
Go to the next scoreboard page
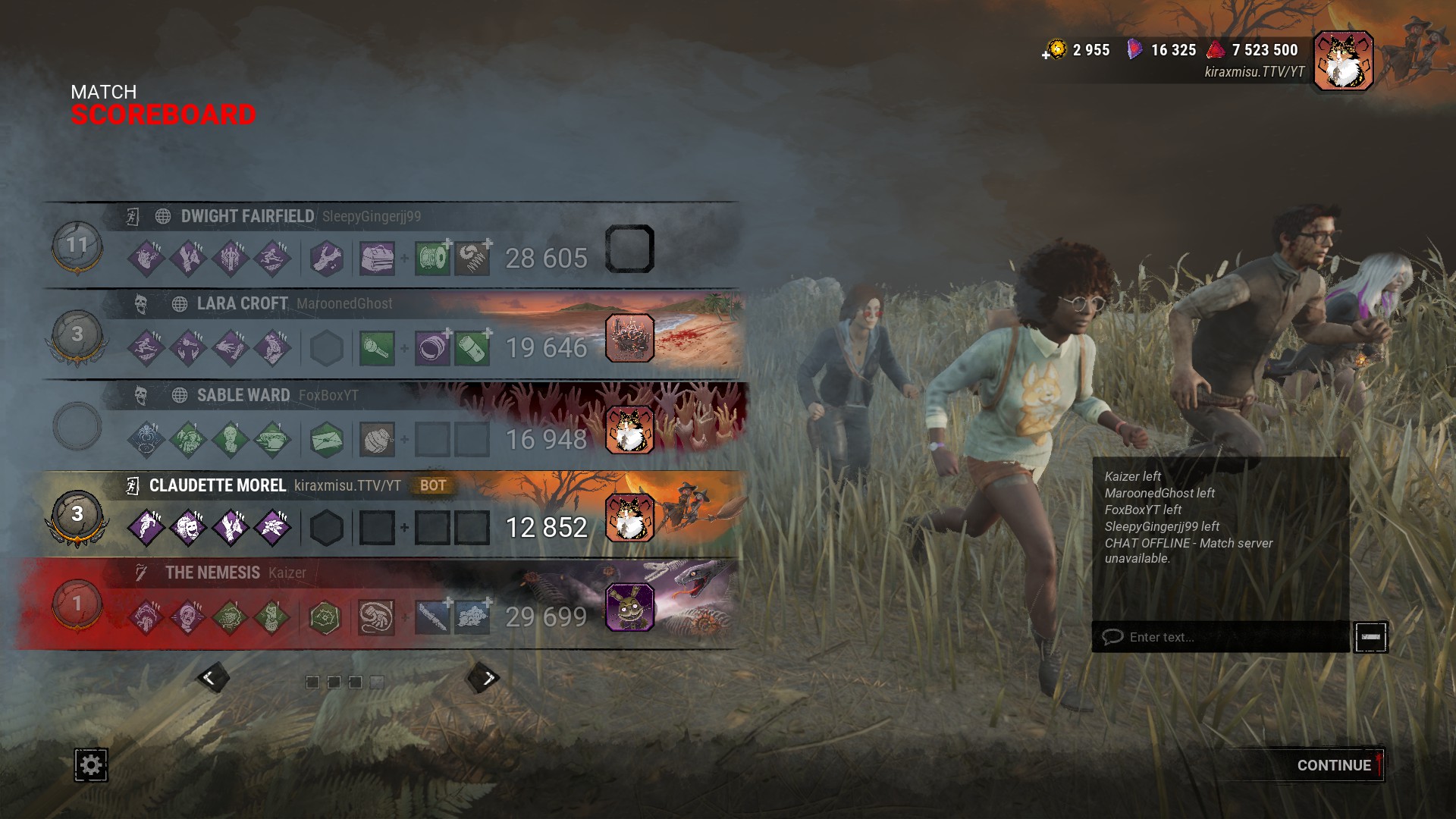(x=484, y=677)
